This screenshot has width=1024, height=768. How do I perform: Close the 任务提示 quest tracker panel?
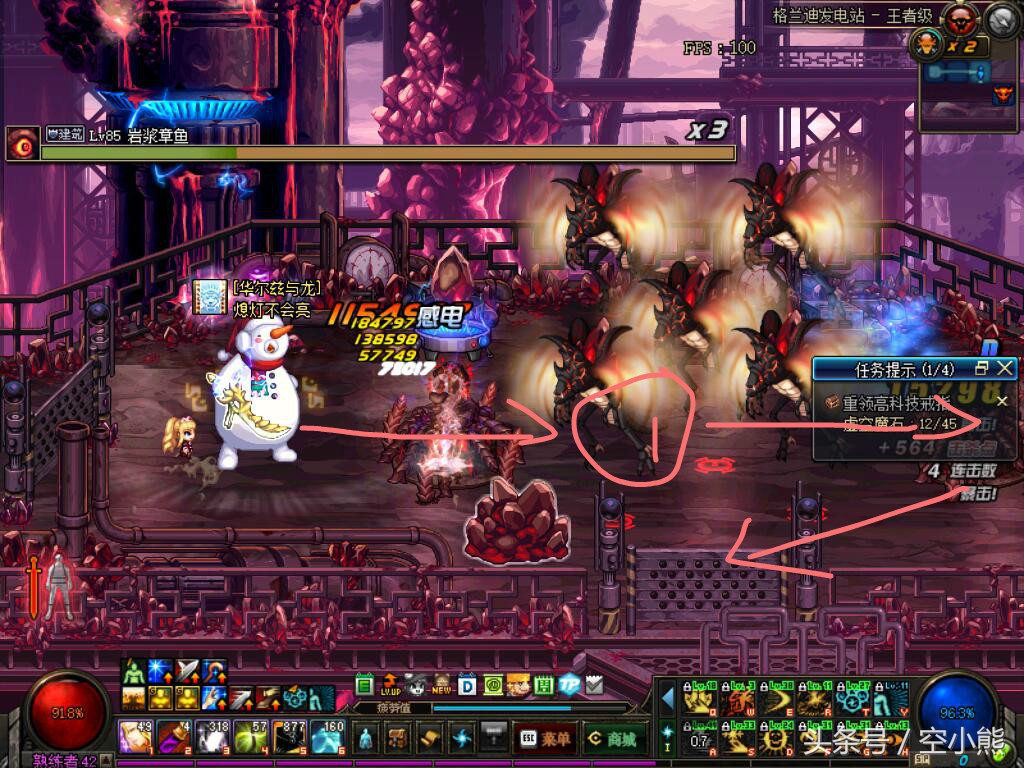coord(1005,368)
